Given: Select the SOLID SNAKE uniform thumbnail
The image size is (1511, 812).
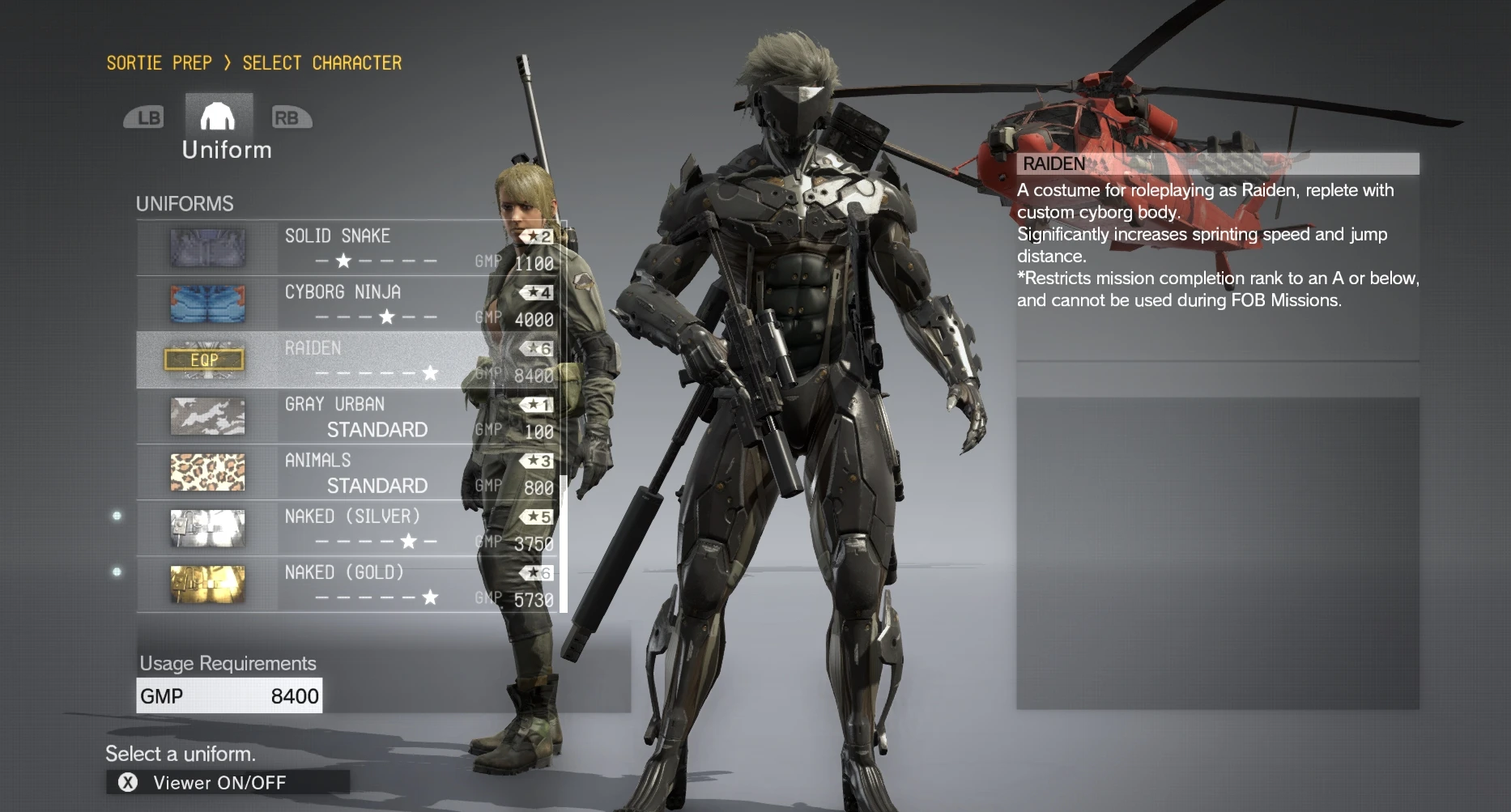Looking at the screenshot, I should [x=208, y=248].
